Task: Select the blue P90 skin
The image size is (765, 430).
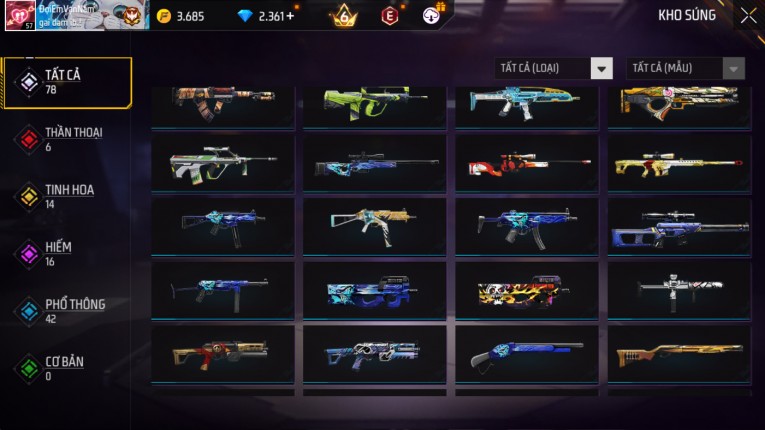Action: [374, 290]
